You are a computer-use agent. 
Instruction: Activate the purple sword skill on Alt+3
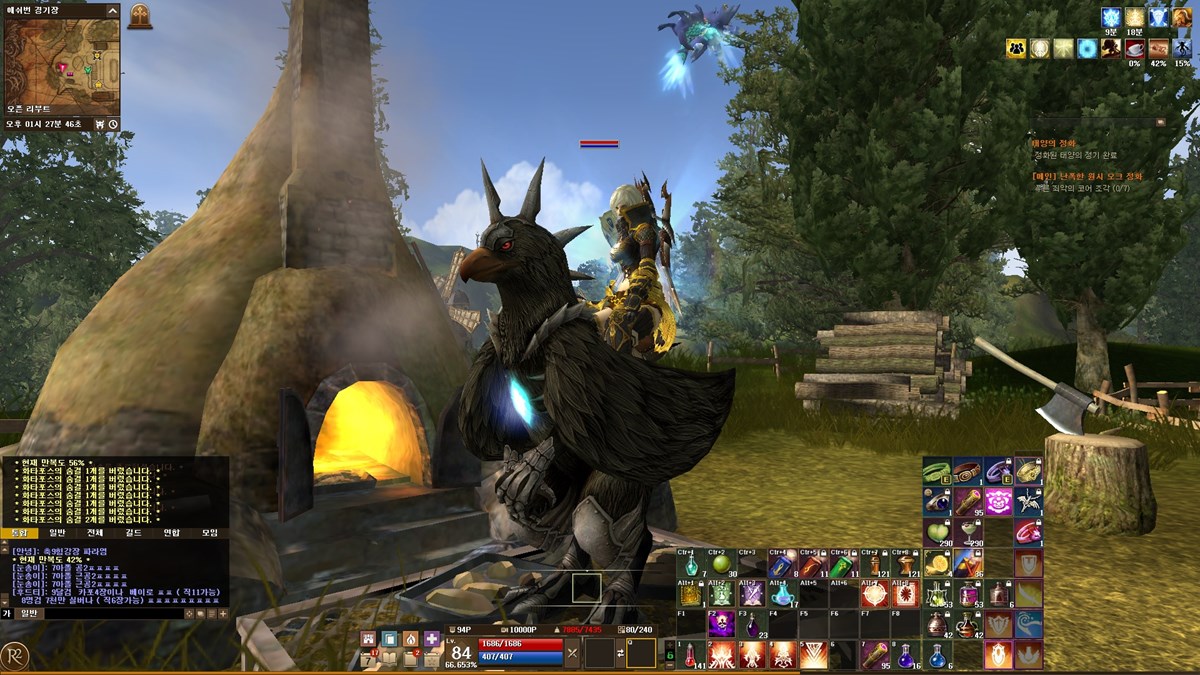[x=751, y=594]
